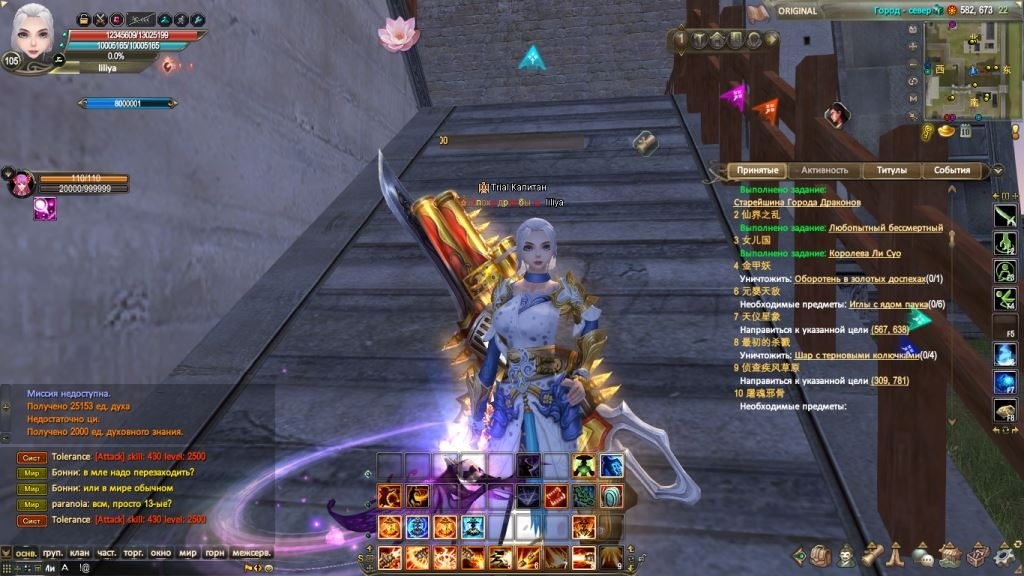Switch chat to the клан channel
The image size is (1024, 576).
pos(80,552)
